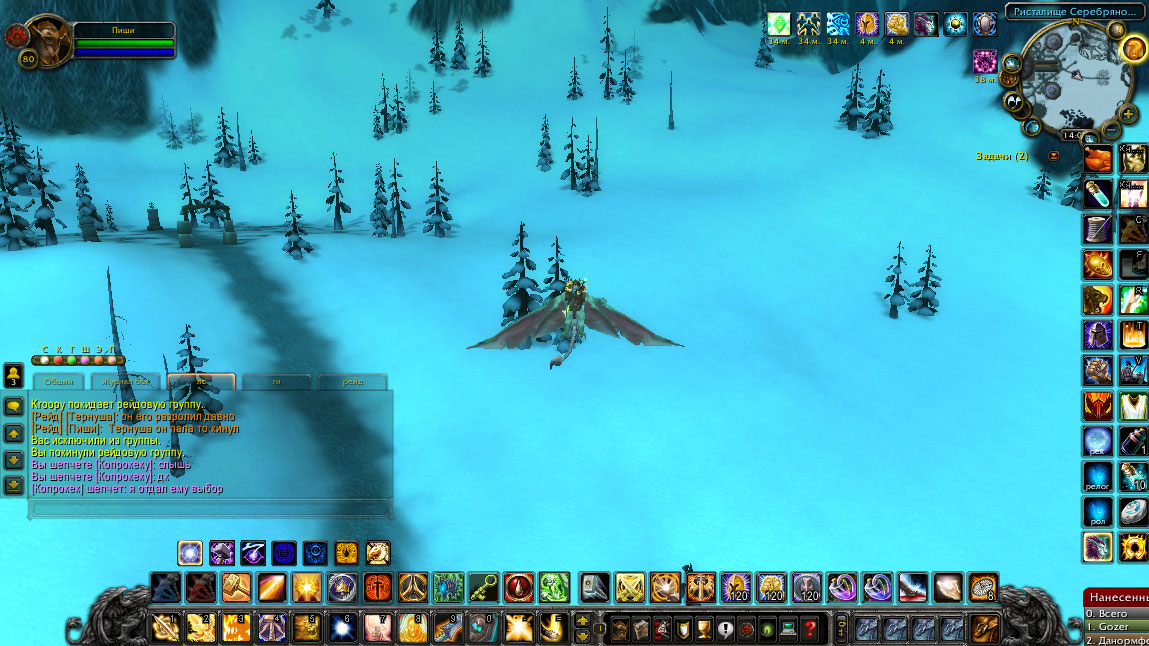Screen dimensions: 1149x646
Task: Open the chat speech bubble menu
Action: [14, 407]
